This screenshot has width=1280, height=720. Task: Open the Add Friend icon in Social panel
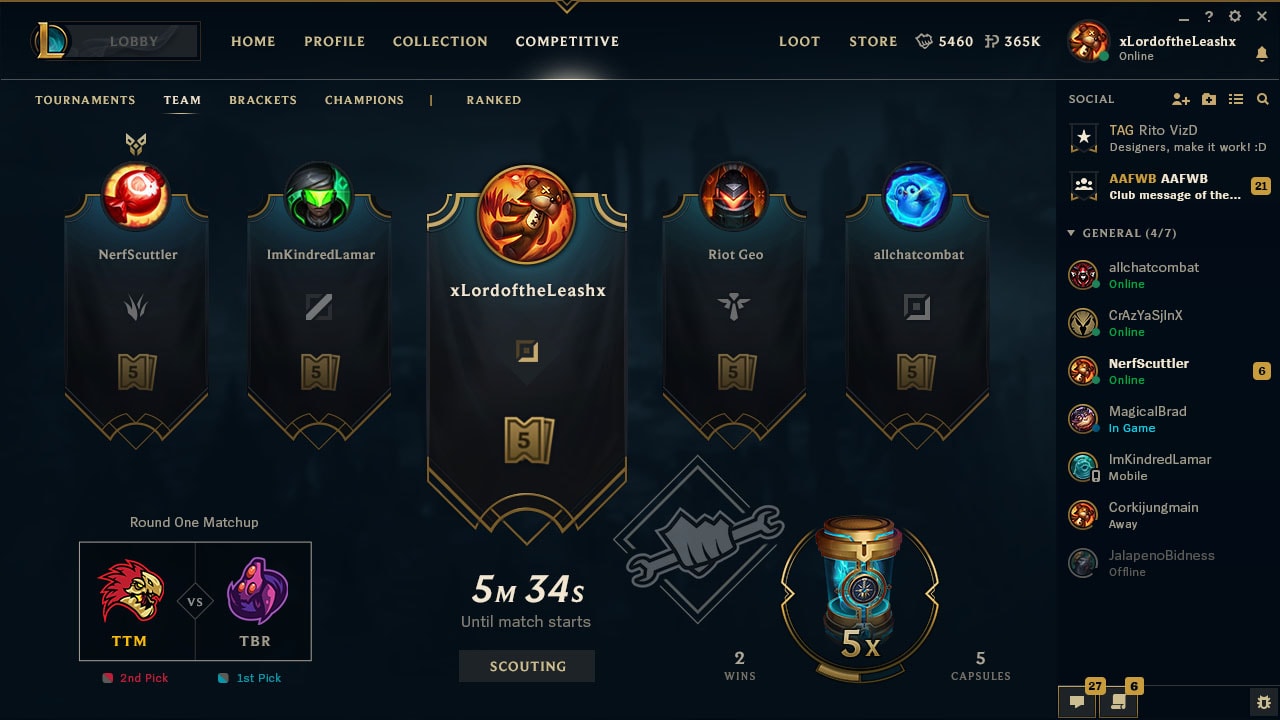tap(1181, 99)
